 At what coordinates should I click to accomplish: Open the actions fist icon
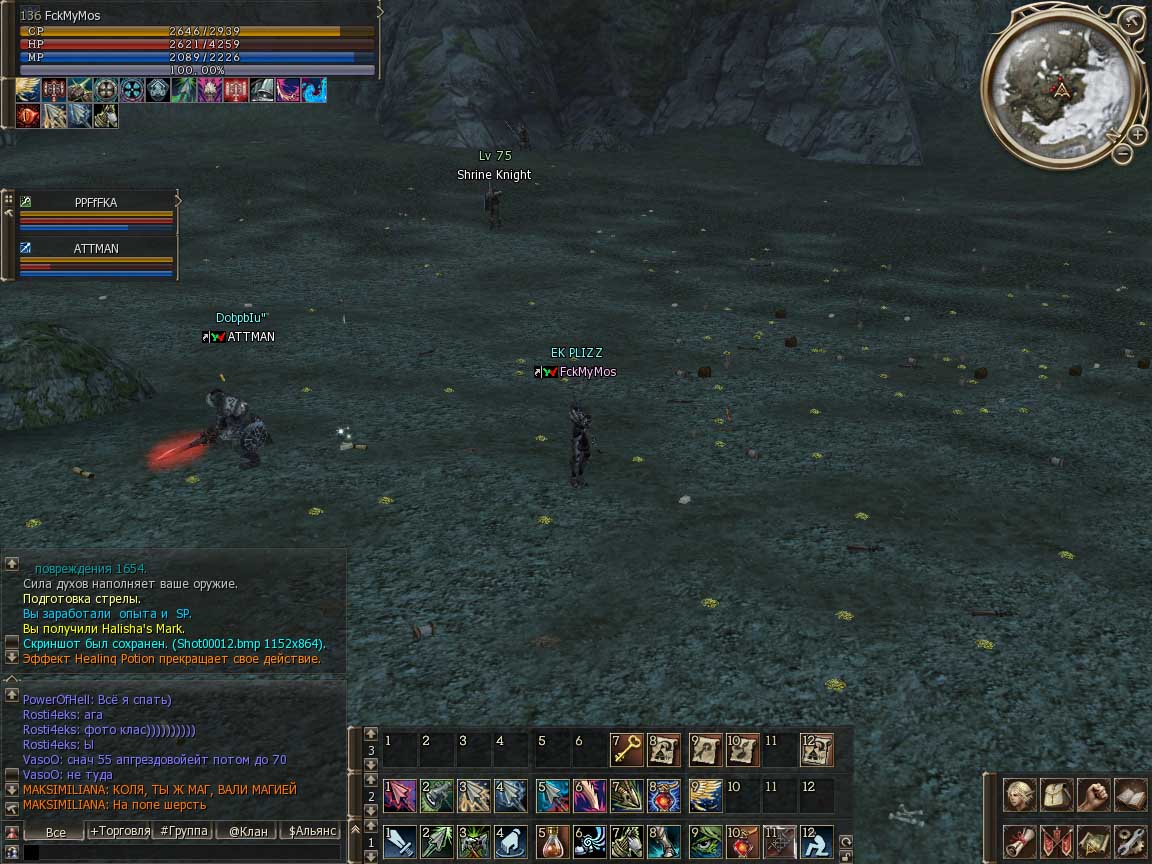point(1094,795)
